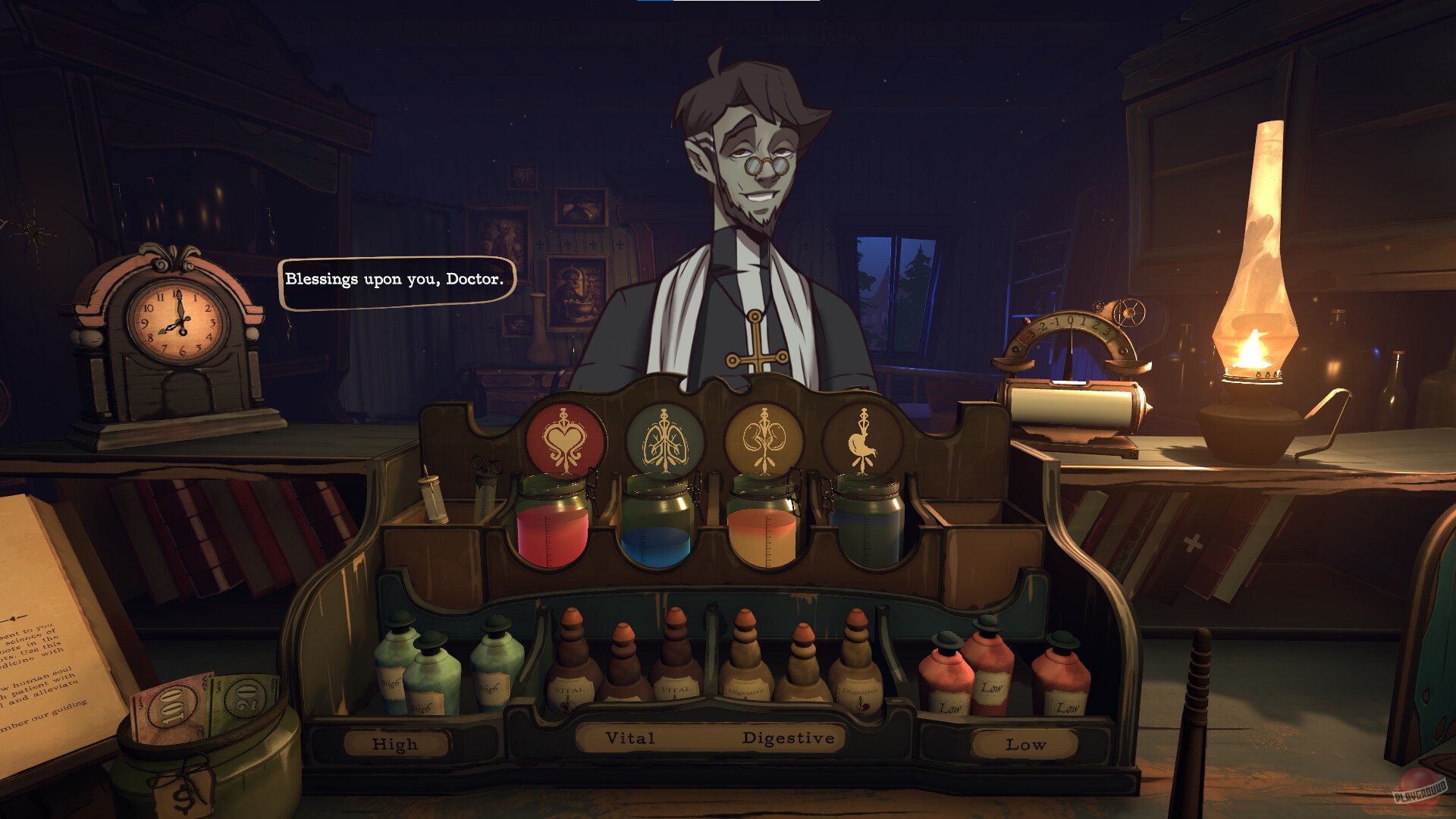Click the Vital shelf label
Image resolution: width=1456 pixels, height=819 pixels.
coord(629,737)
